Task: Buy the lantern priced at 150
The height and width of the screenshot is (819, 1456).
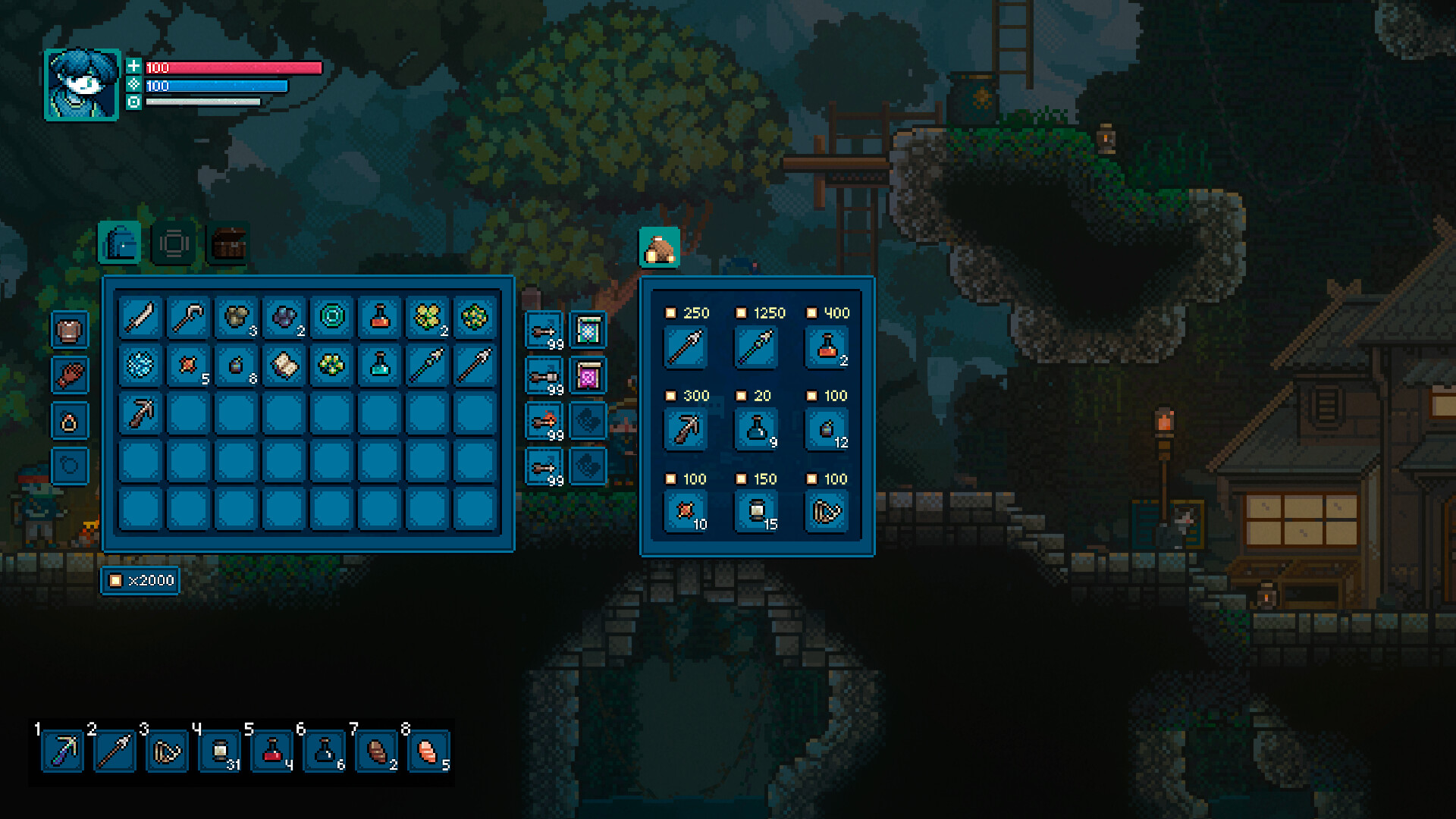Action: 756,513
